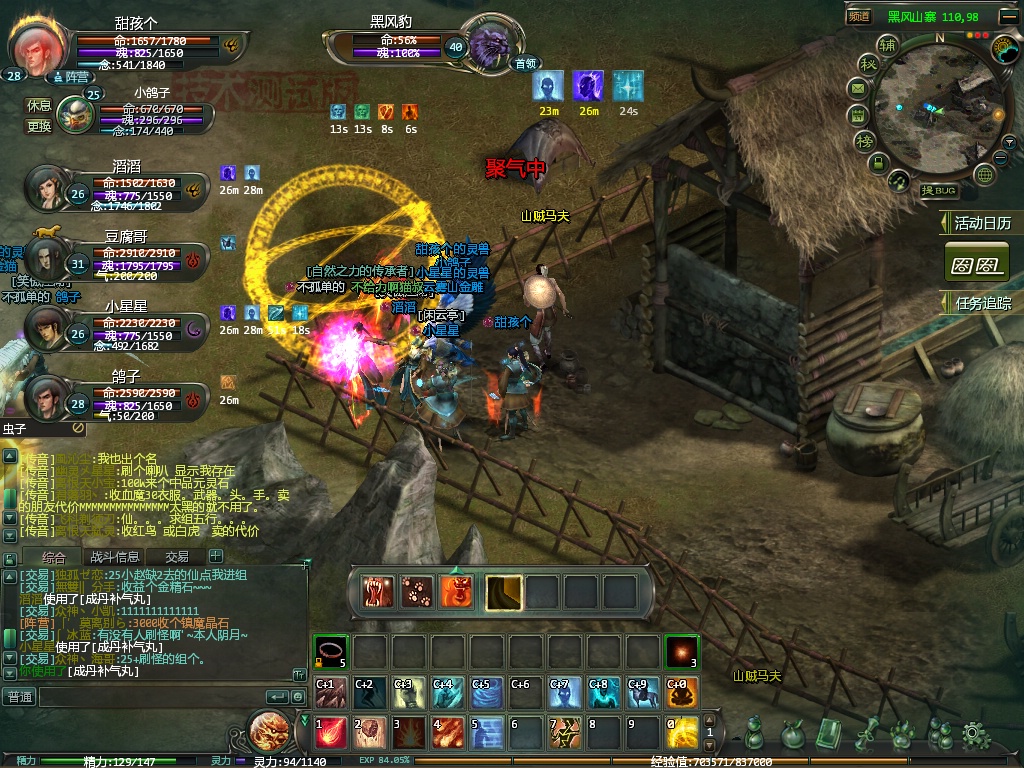Click the 更换 pet swap button

(x=38, y=126)
